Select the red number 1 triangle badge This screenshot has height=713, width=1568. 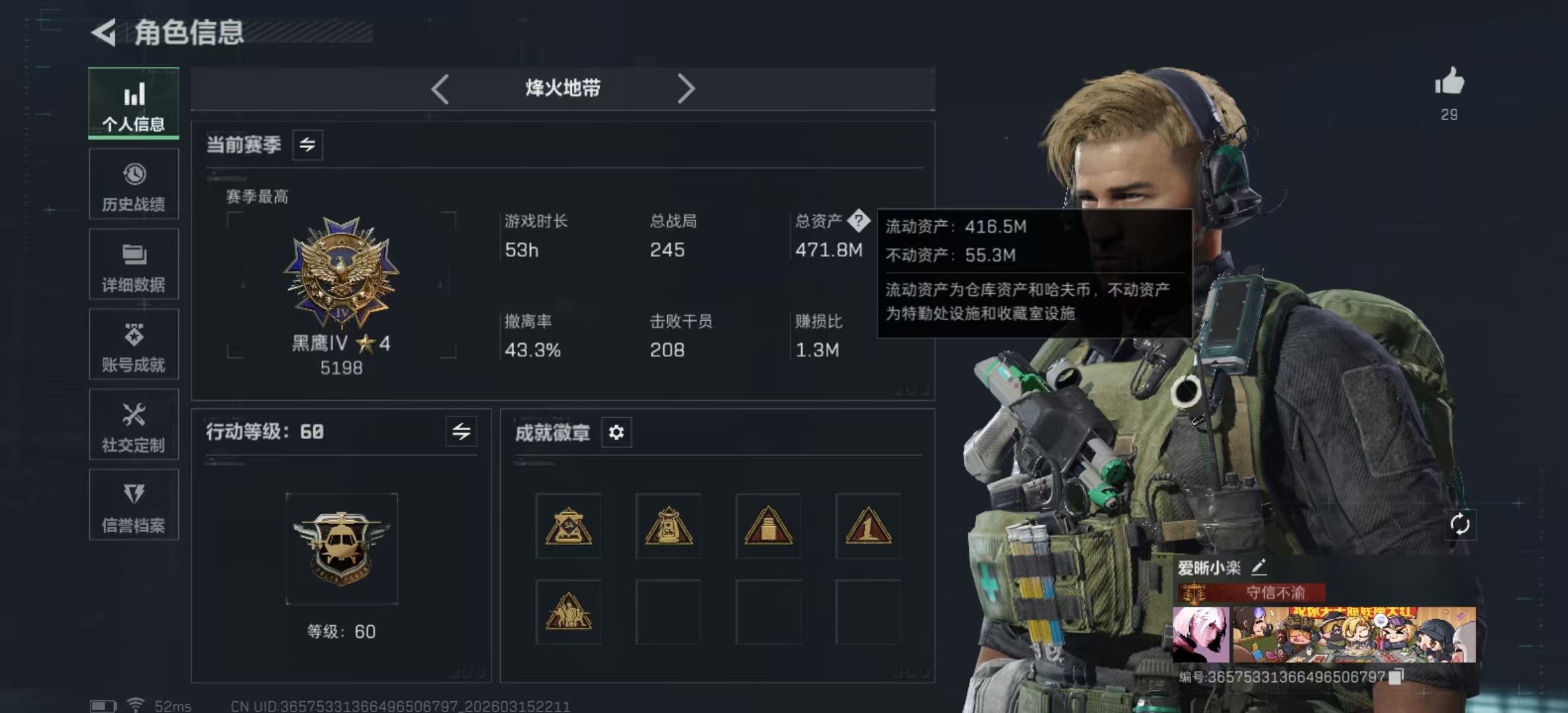pos(868,526)
